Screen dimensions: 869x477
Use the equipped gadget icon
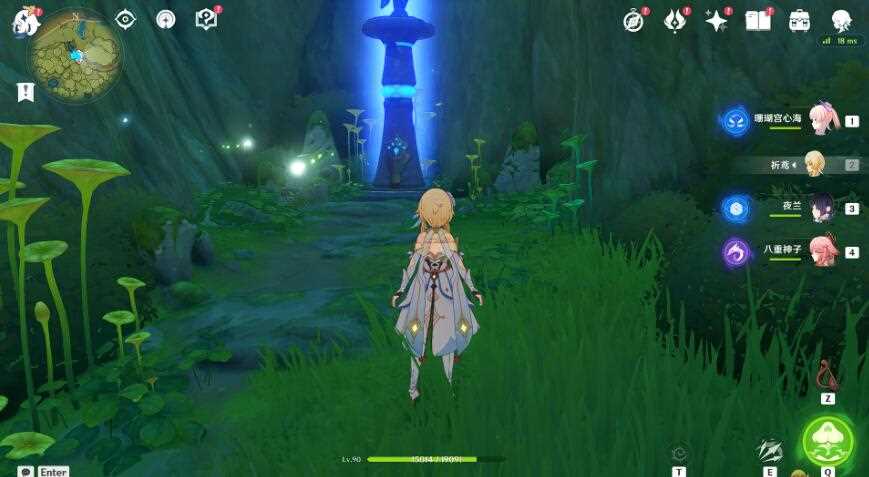(827, 376)
